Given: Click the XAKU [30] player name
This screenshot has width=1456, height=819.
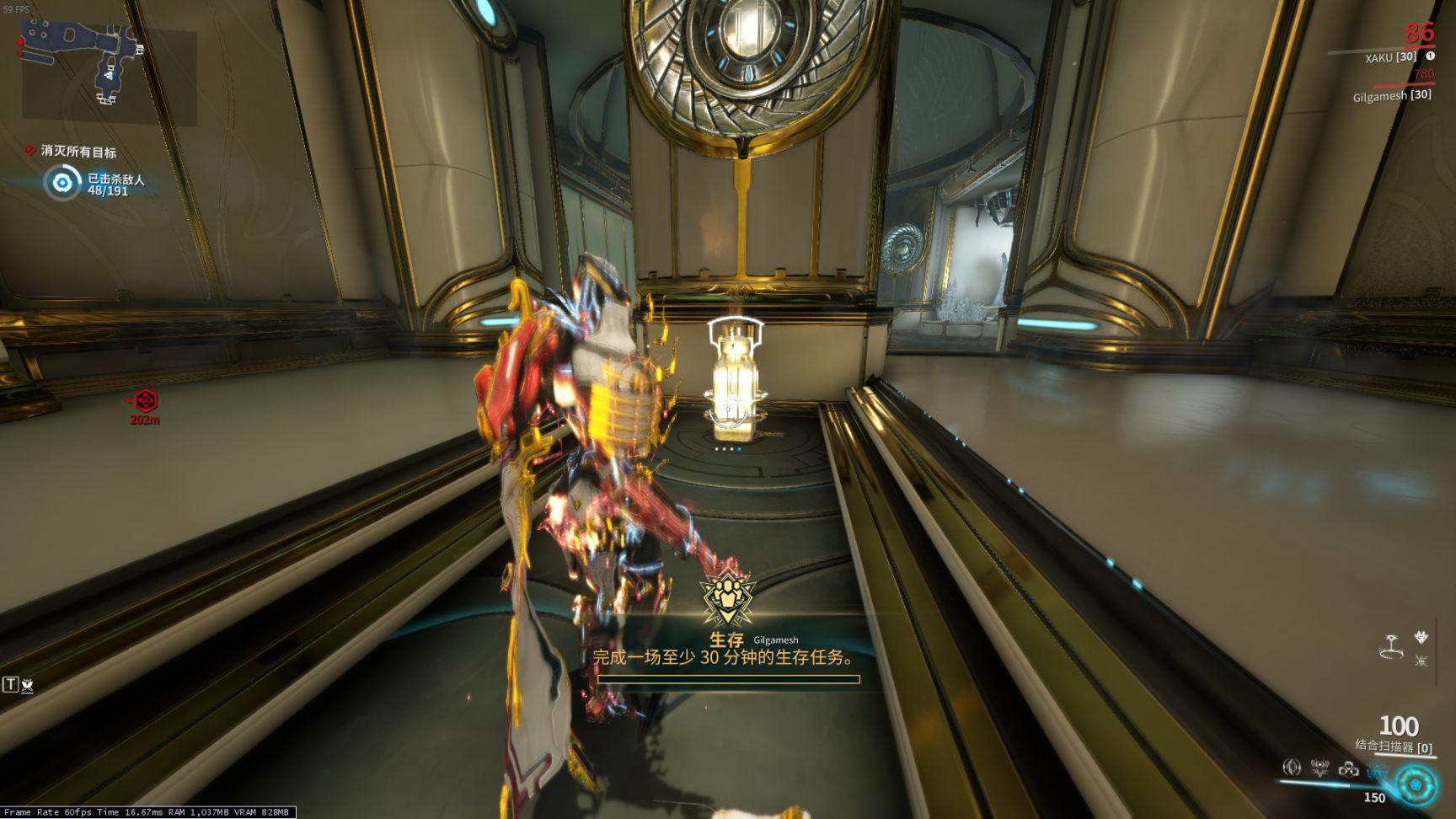Looking at the screenshot, I should pos(1390,57).
